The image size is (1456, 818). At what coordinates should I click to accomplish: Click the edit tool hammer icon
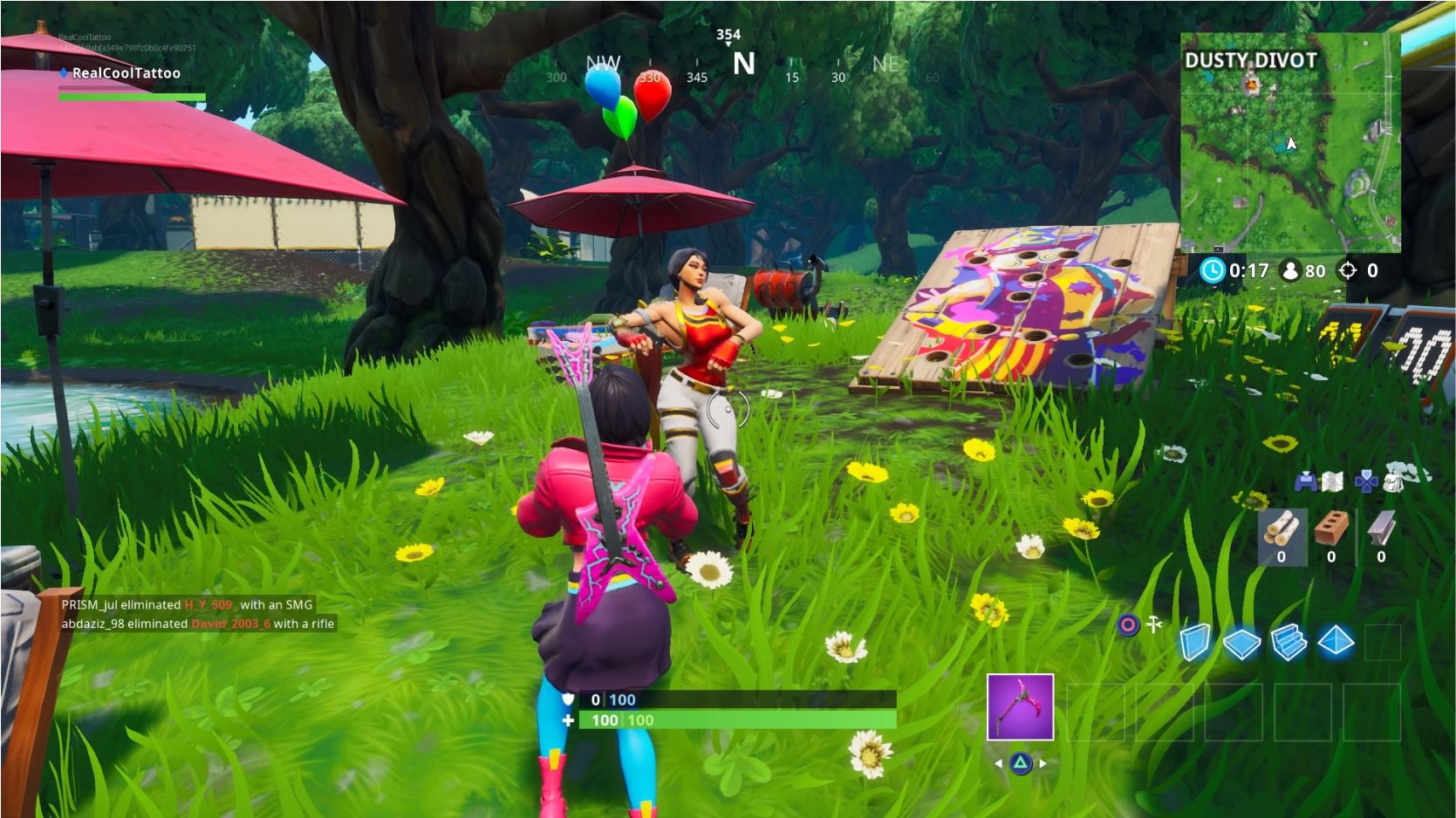point(1153,623)
